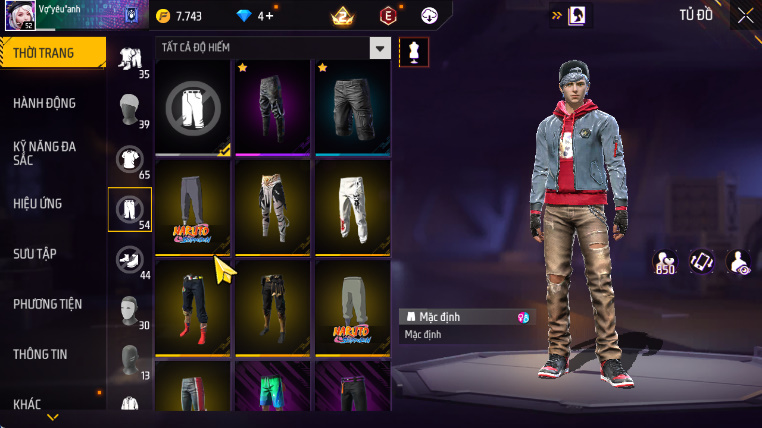
Task: Select the Hiệu Ứng menu entry
Action: [38, 204]
